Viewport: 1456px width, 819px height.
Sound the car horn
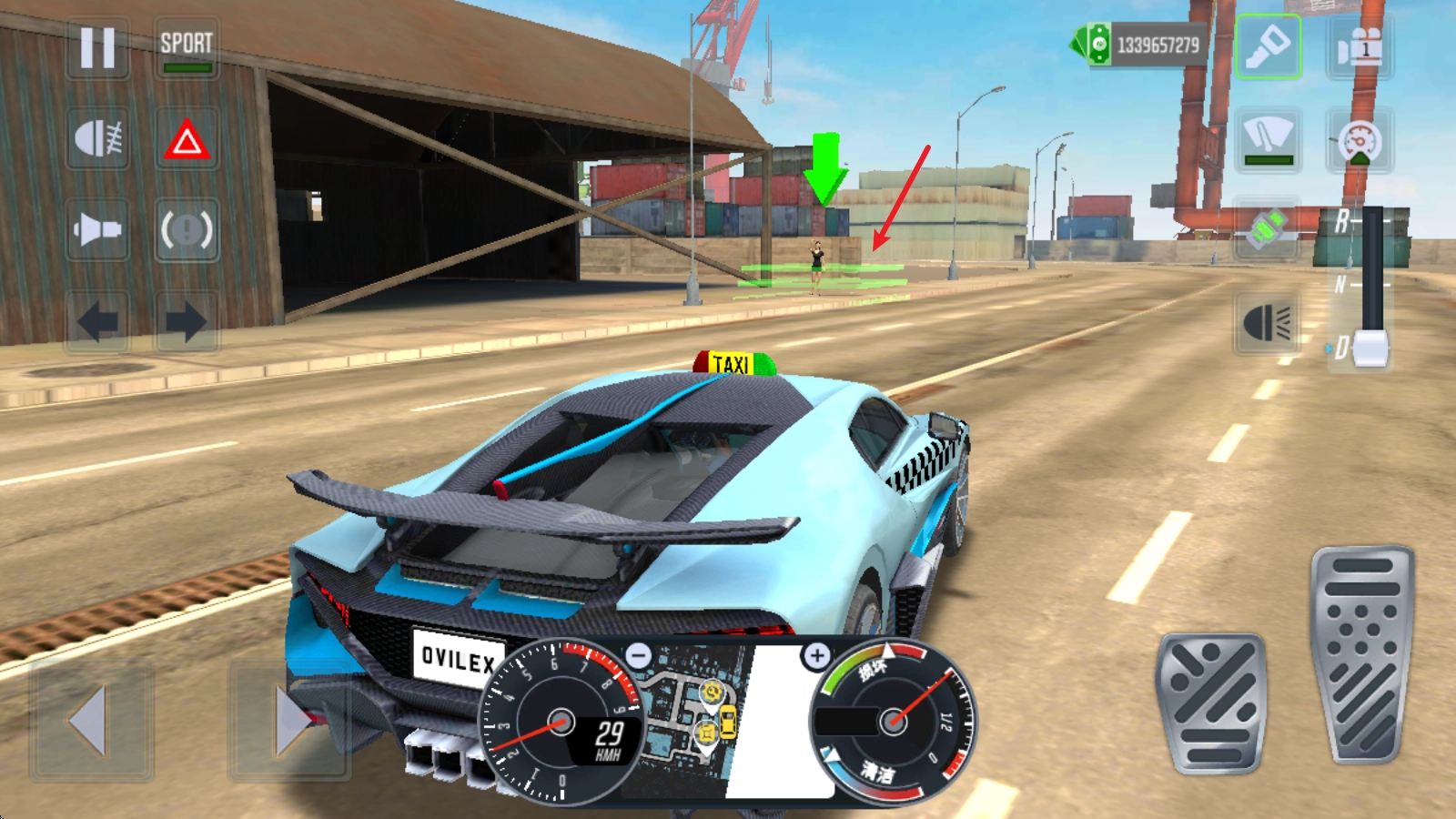(x=97, y=229)
